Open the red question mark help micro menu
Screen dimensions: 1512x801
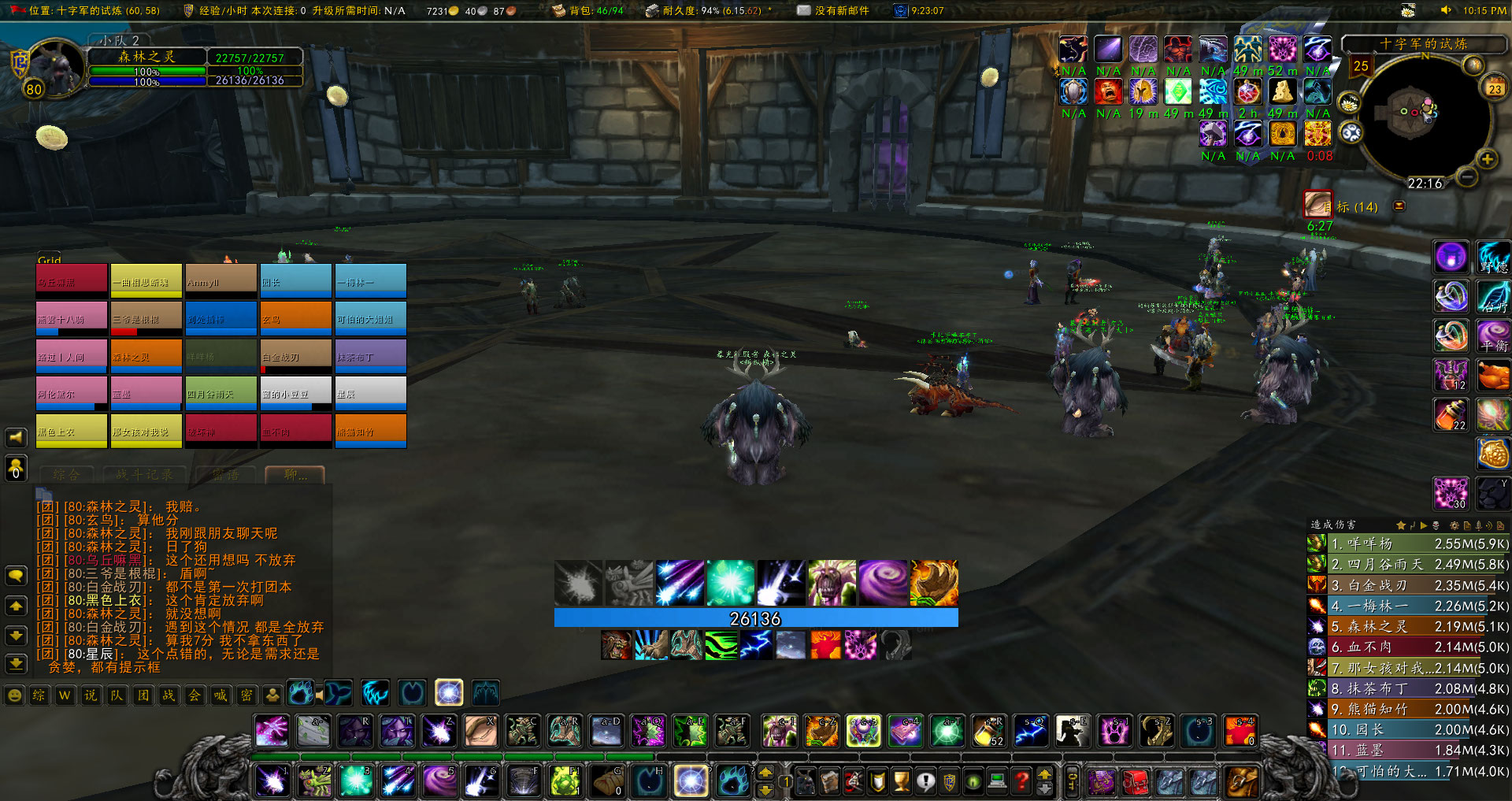coord(1021,781)
